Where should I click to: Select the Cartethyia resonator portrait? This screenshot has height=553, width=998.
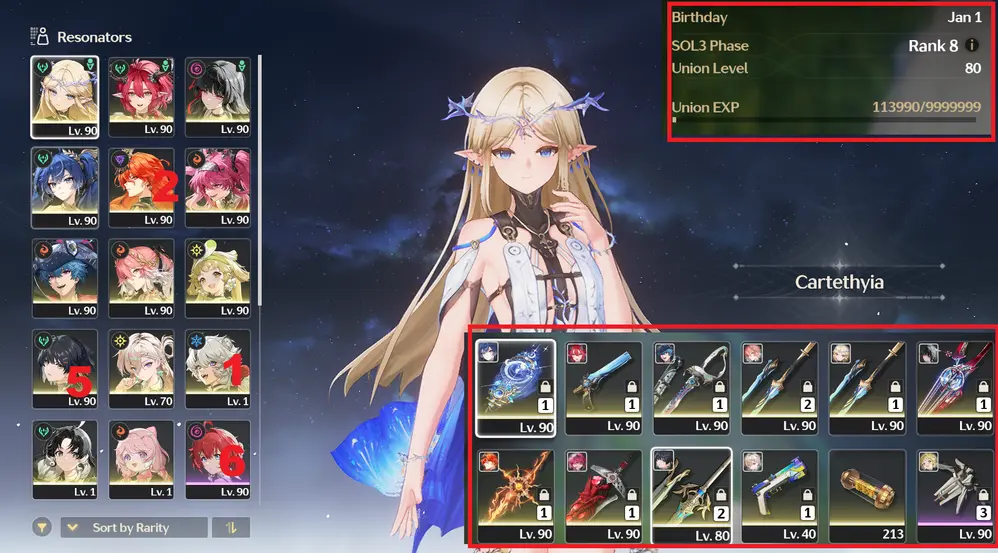pyautogui.click(x=65, y=96)
